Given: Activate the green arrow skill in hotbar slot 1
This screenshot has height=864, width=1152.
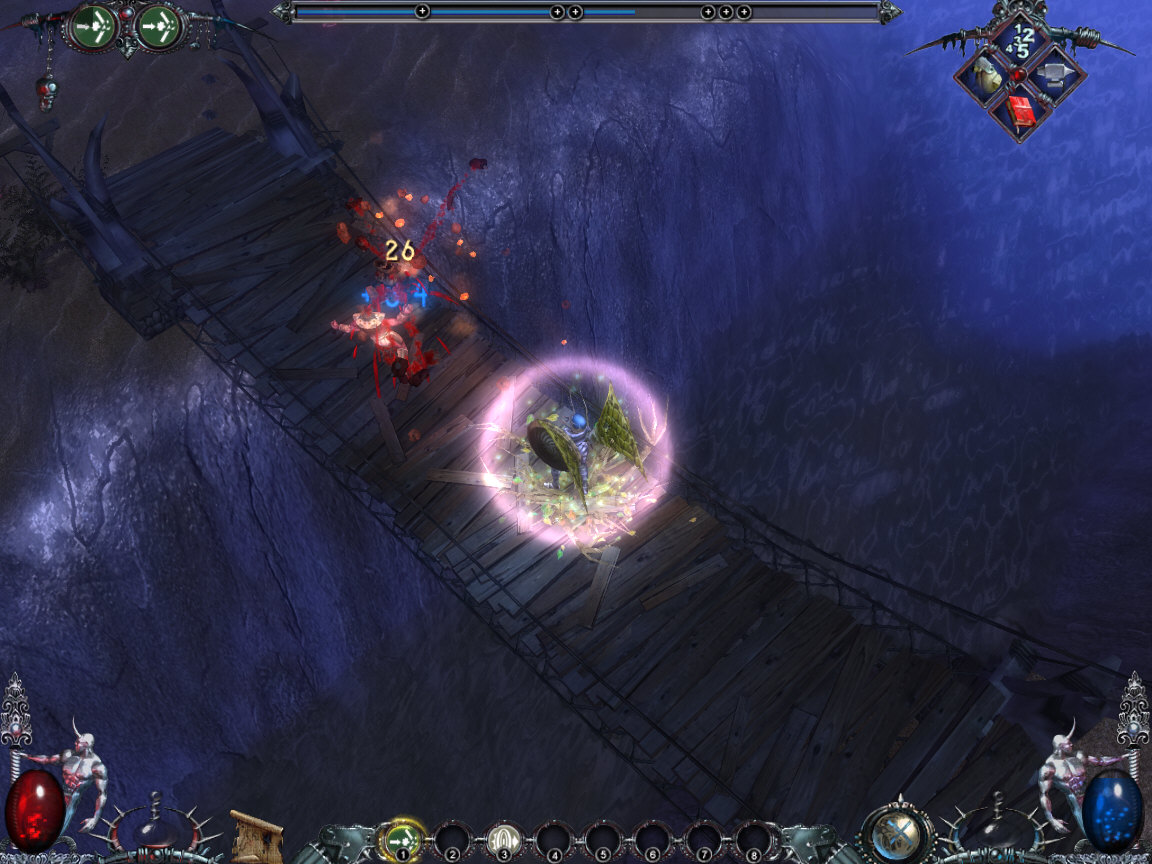Looking at the screenshot, I should pyautogui.click(x=403, y=837).
